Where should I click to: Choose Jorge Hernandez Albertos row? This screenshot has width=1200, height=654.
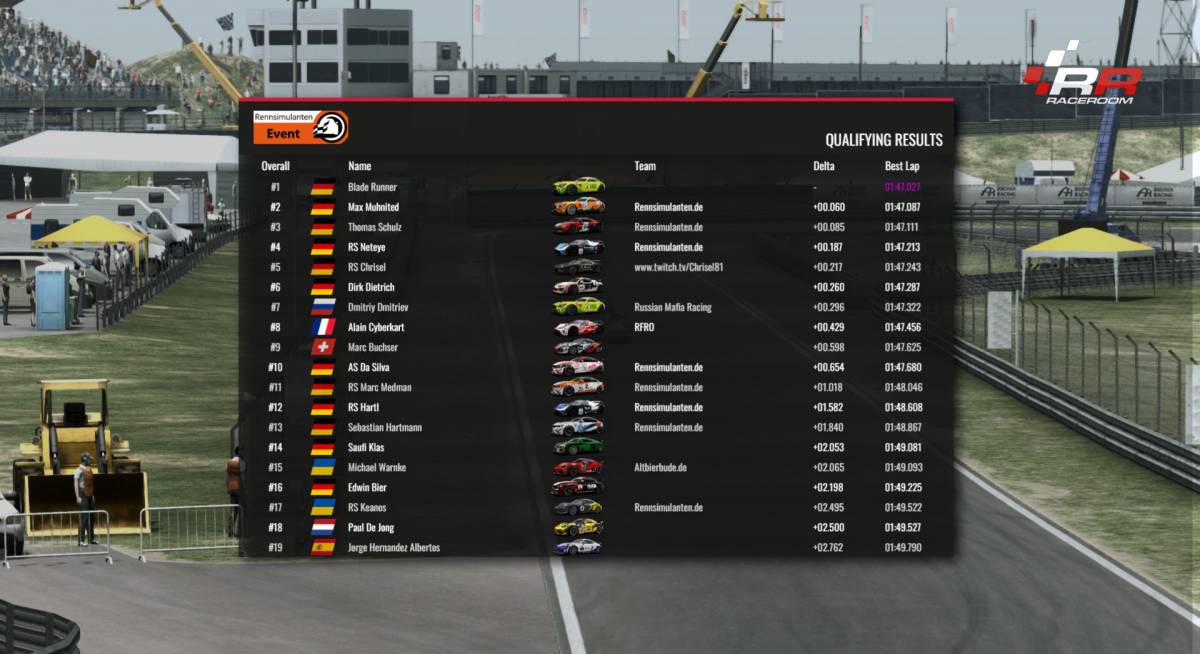tap(393, 547)
